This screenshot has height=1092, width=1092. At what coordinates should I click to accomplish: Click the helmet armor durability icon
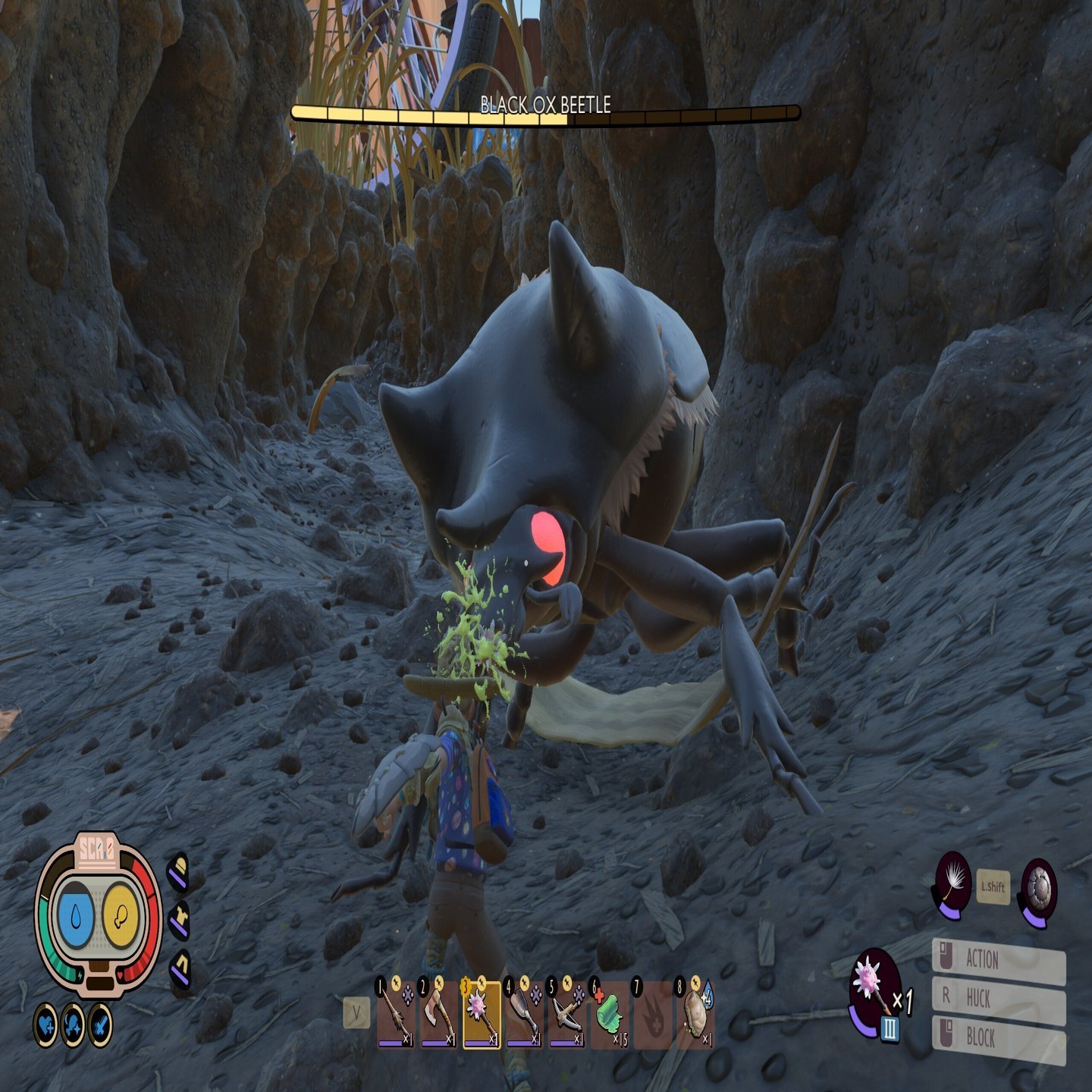[178, 872]
